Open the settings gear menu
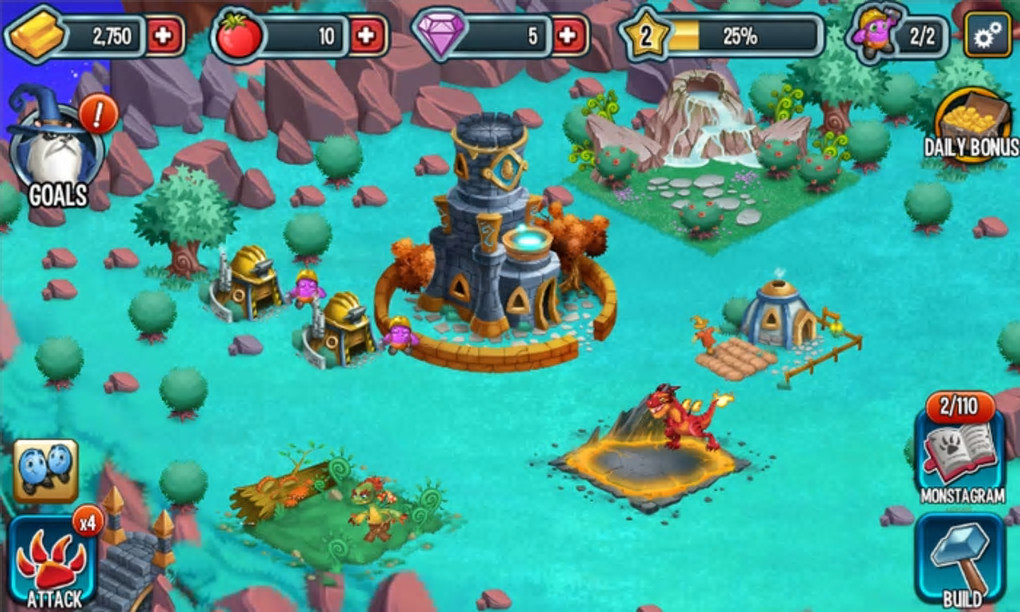This screenshot has width=1020, height=612. [987, 37]
